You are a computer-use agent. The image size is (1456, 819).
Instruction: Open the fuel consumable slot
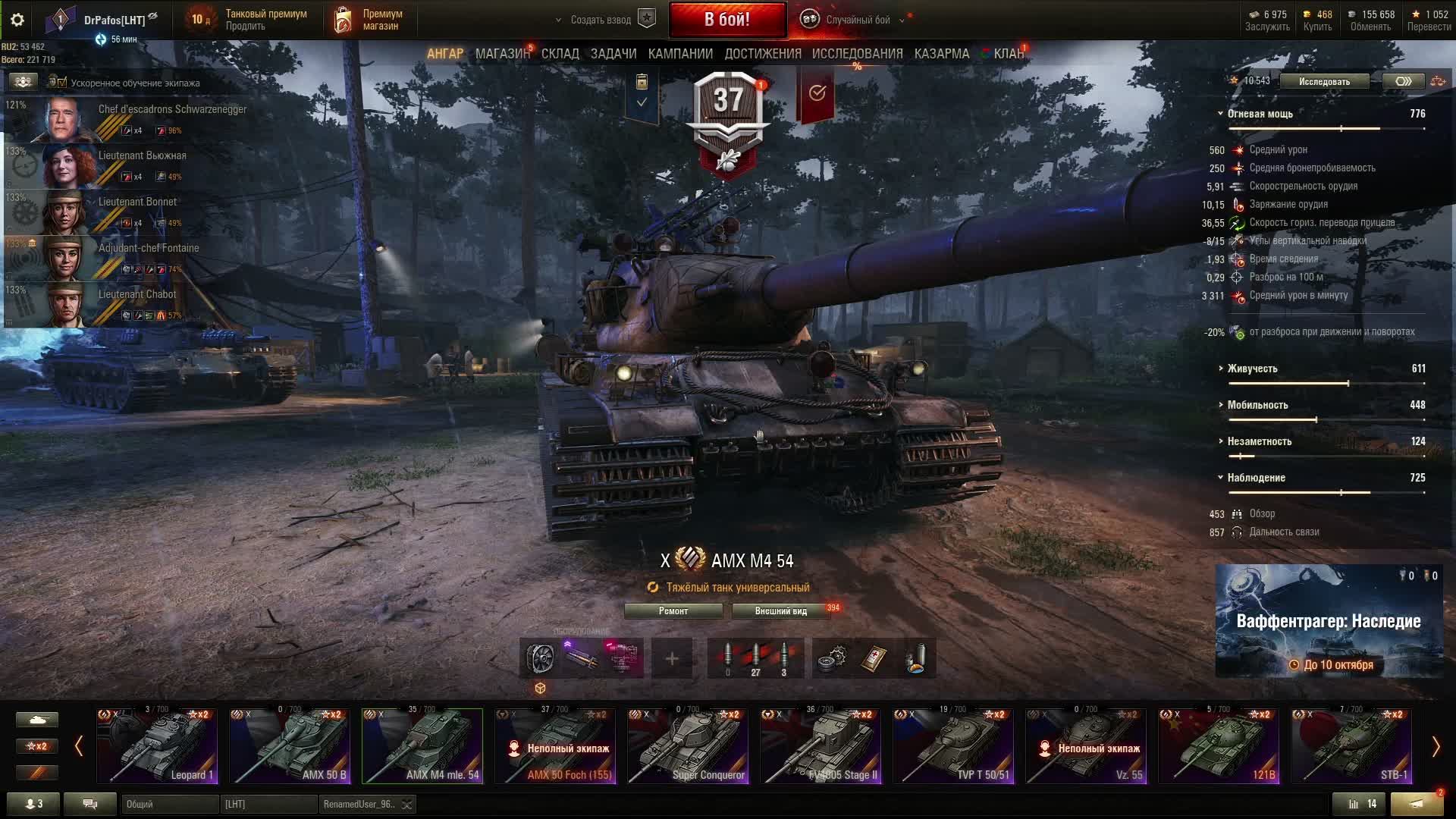coord(917,657)
